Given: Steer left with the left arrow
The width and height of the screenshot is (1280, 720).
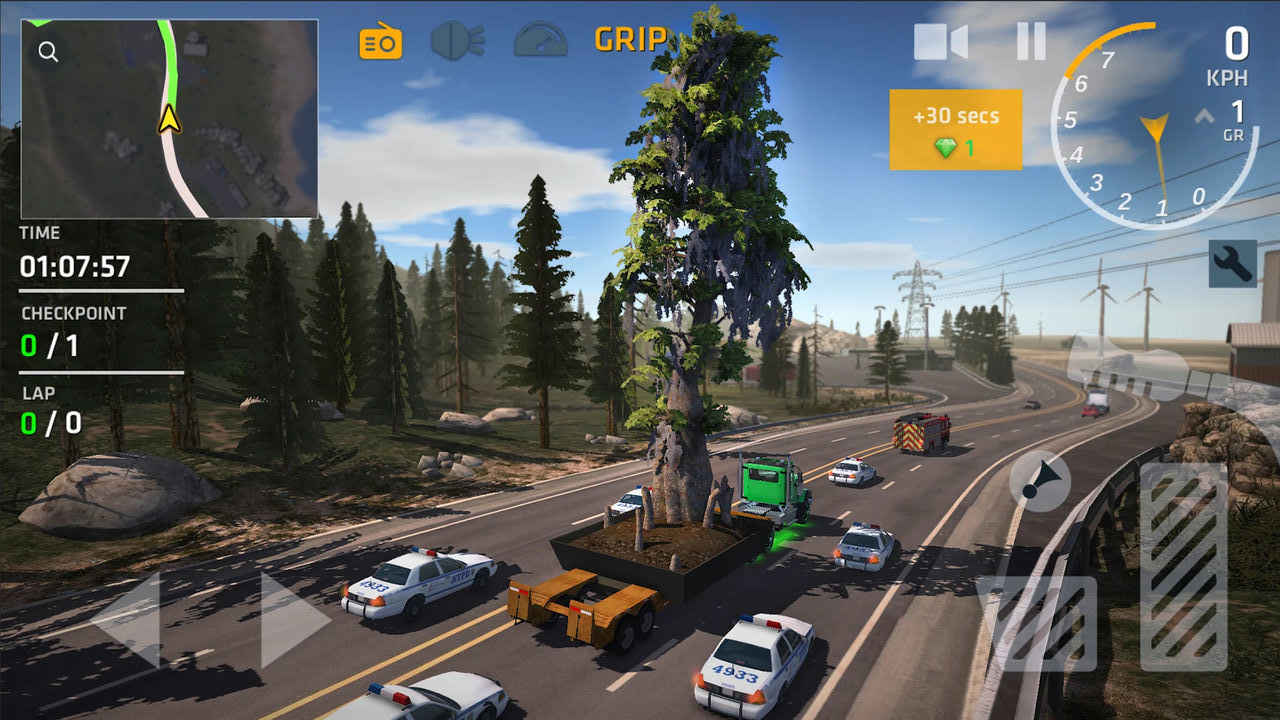Looking at the screenshot, I should pyautogui.click(x=127, y=620).
